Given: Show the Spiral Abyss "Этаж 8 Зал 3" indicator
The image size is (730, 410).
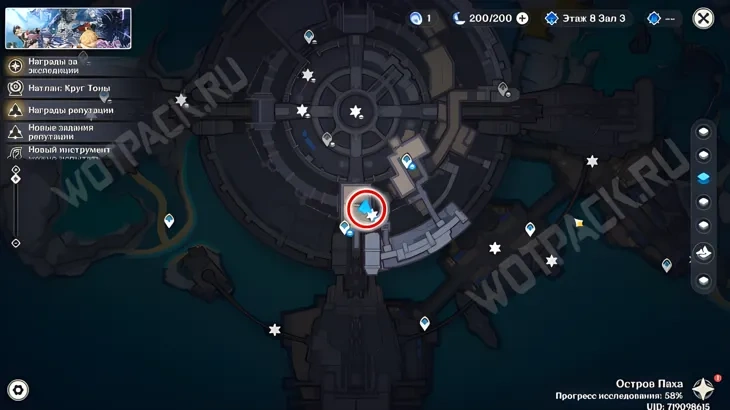Looking at the screenshot, I should (x=587, y=18).
